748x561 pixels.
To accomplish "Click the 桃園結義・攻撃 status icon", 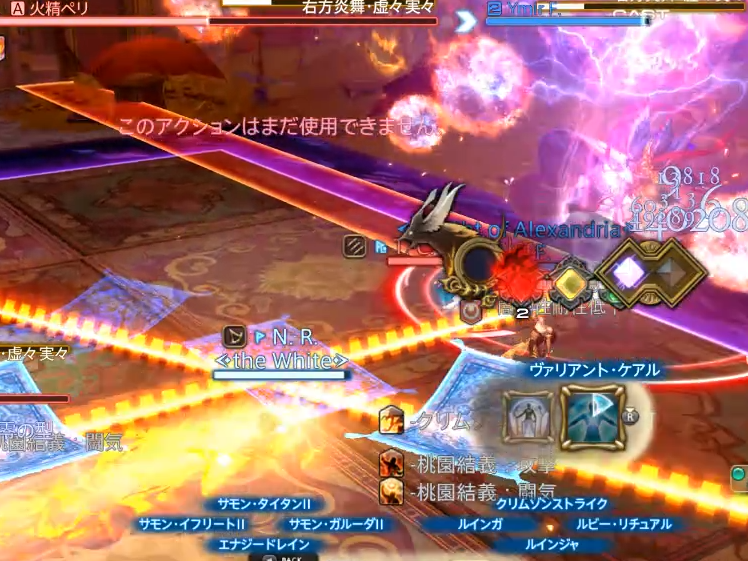I will click(x=392, y=463).
